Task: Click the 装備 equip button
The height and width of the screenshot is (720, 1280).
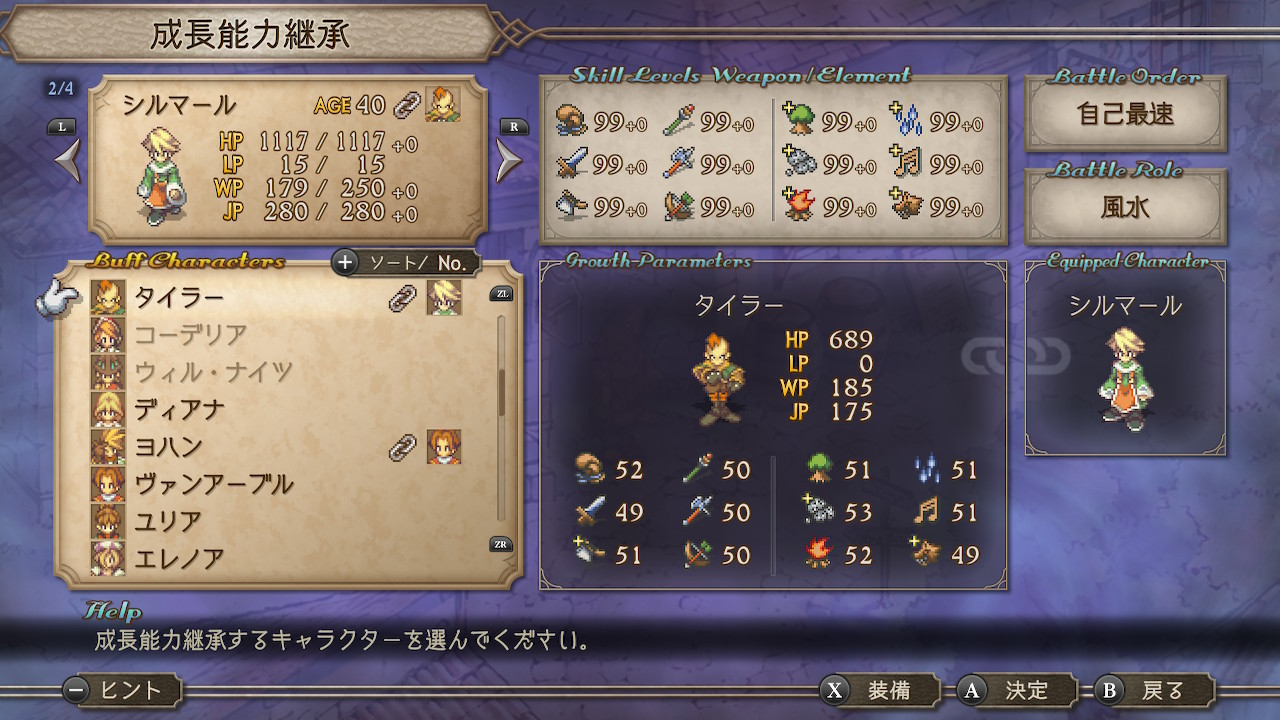Action: pos(879,690)
